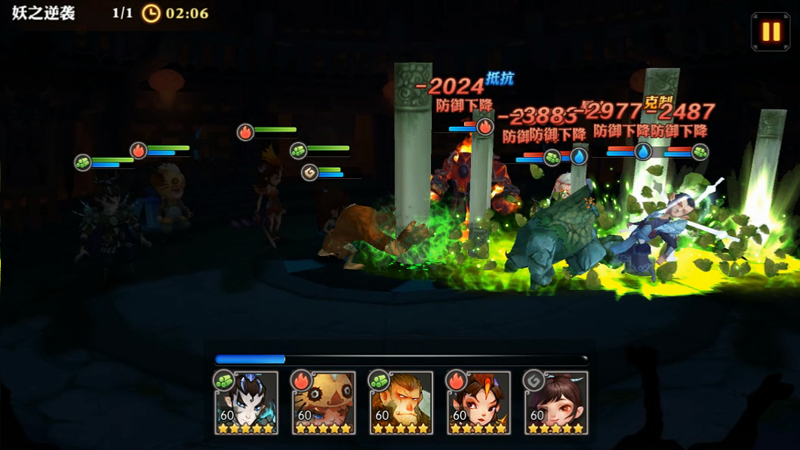This screenshot has width=800, height=450.
Task: Choose the bearded monkey hero card
Action: pyautogui.click(x=401, y=403)
